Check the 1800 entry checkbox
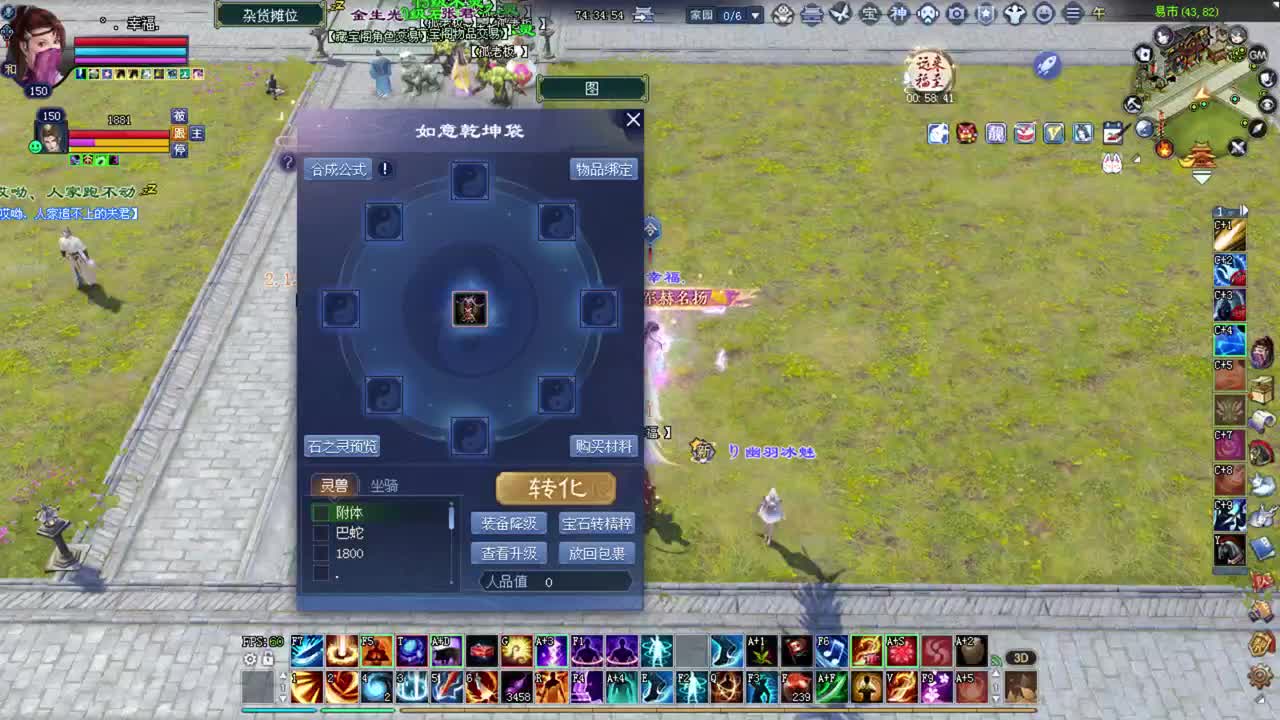The image size is (1280, 720). (x=322, y=553)
